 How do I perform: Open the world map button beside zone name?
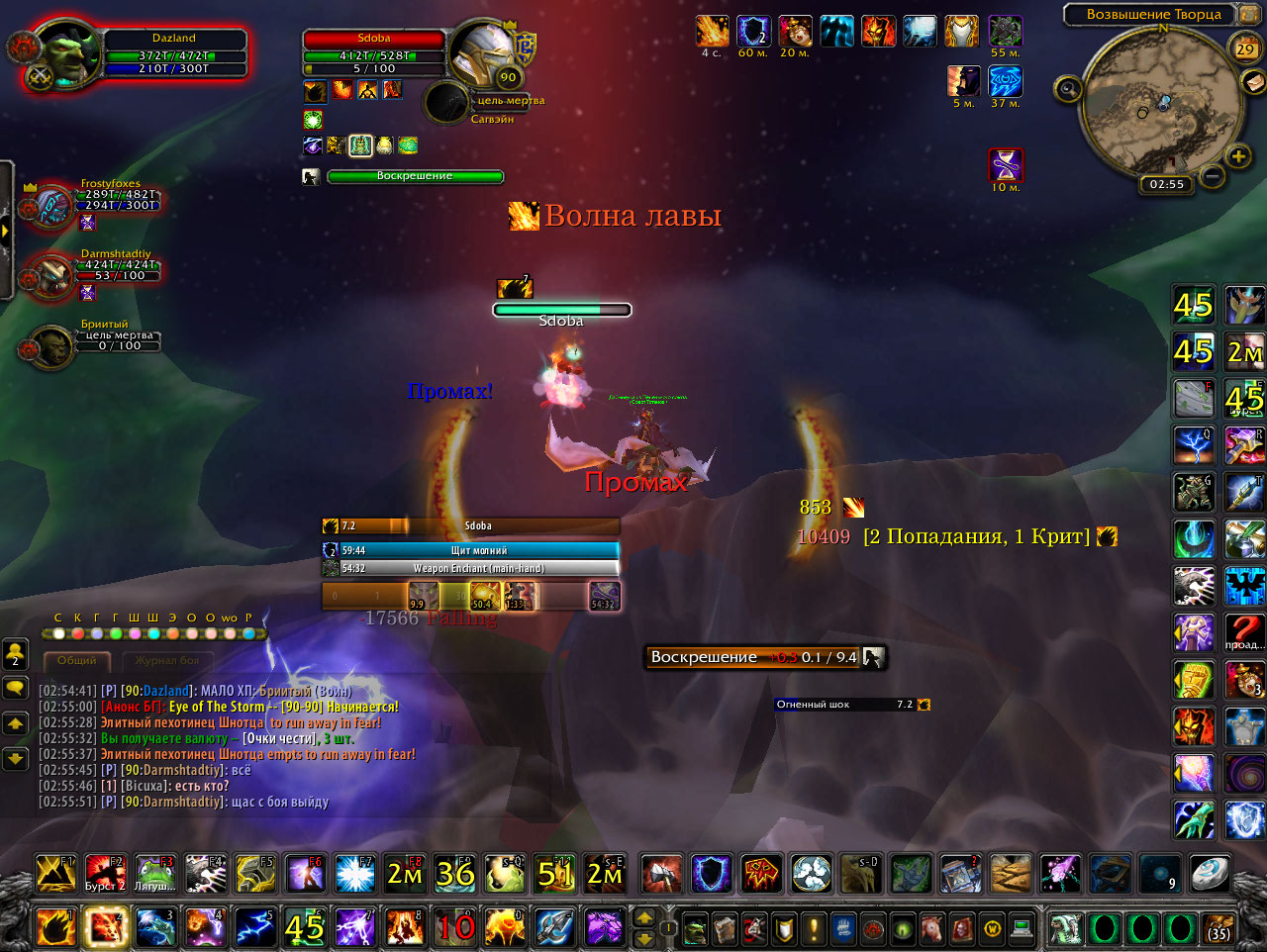[1247, 14]
